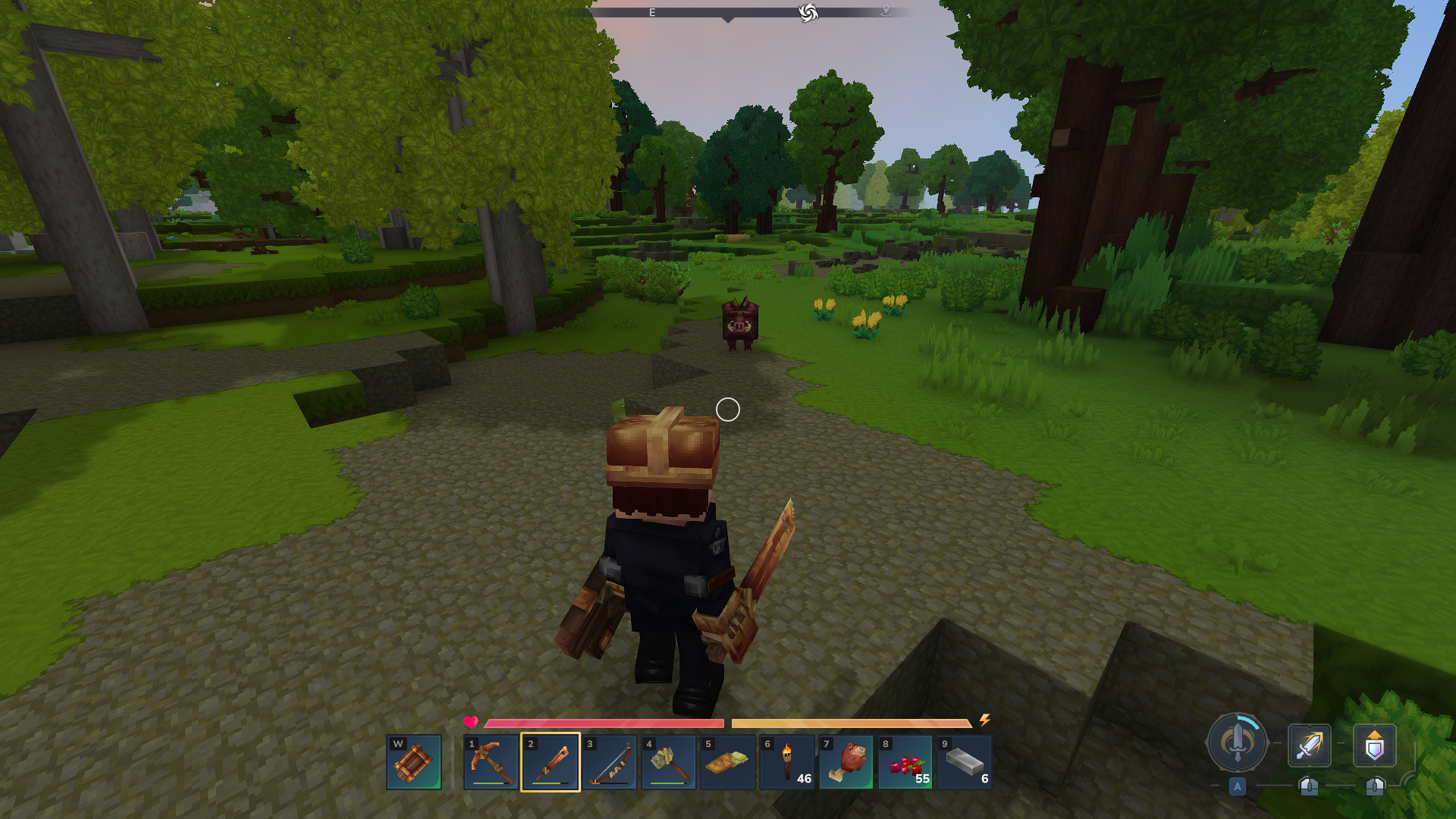Equip the bow from hotbar slot 3
Screen dimensions: 1456x819
610,761
